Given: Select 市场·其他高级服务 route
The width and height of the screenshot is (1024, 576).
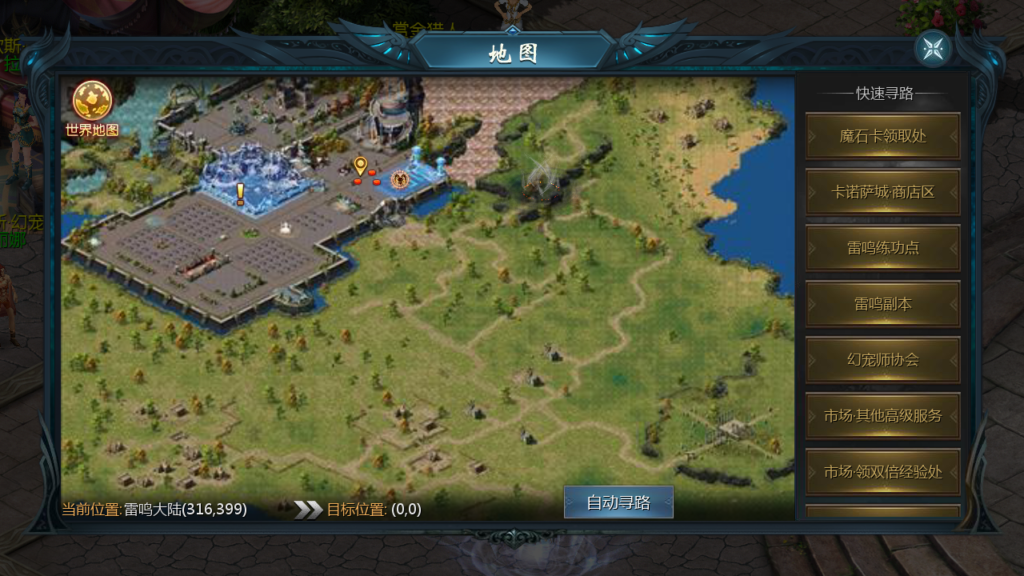Looking at the screenshot, I should coord(883,416).
